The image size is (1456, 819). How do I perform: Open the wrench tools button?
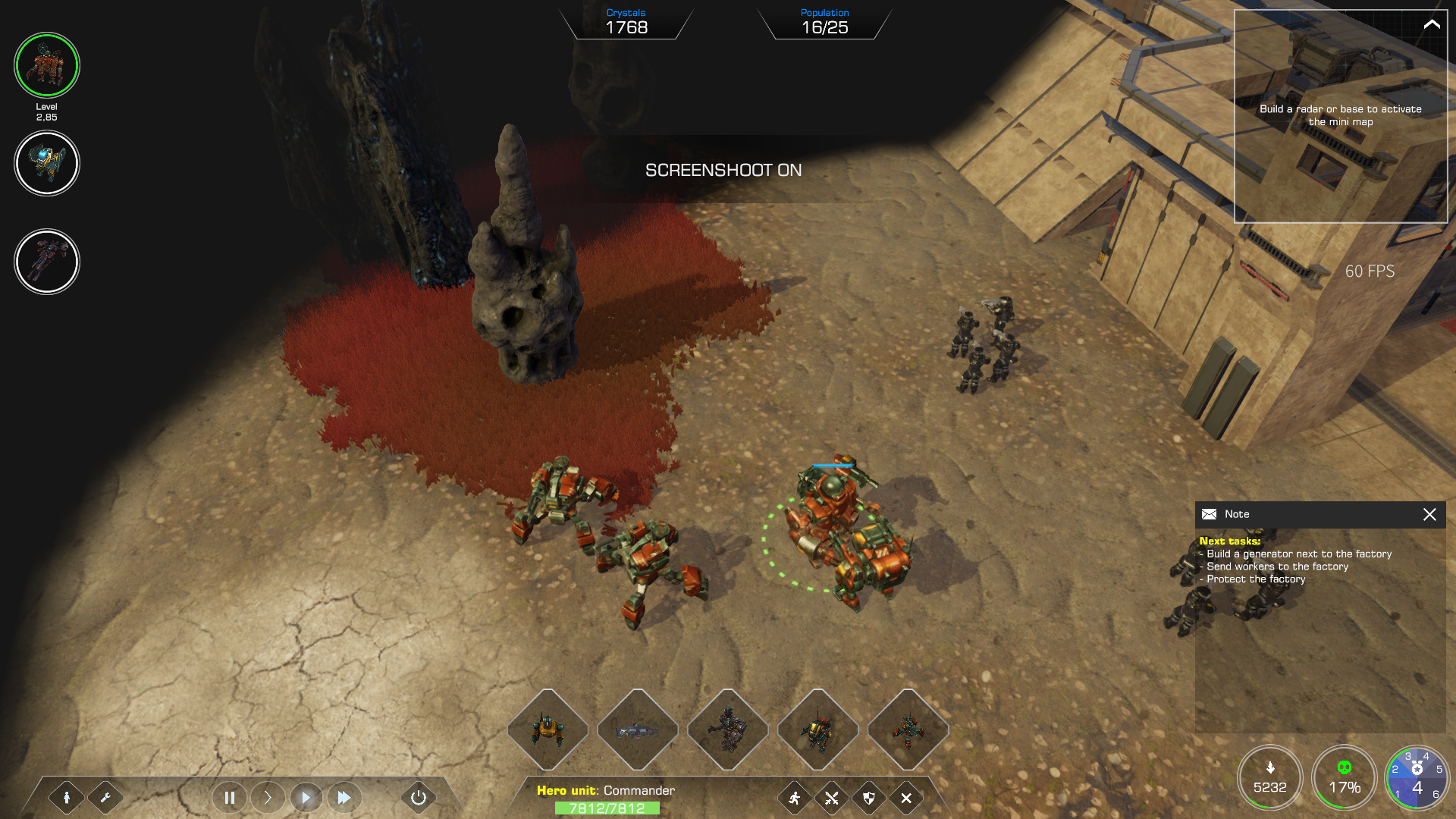coord(105,798)
